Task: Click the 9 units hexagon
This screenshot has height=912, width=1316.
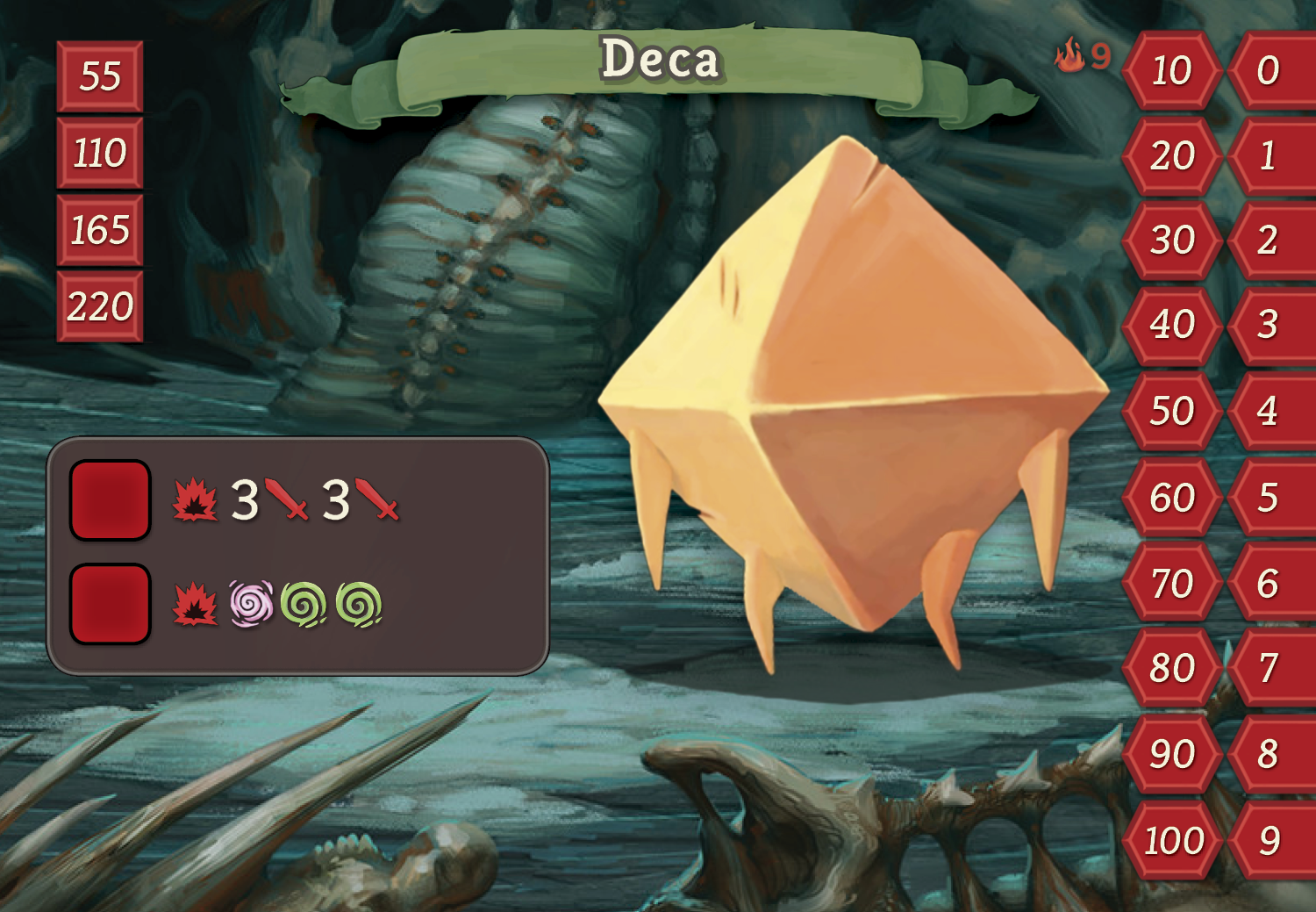Action: (1269, 841)
